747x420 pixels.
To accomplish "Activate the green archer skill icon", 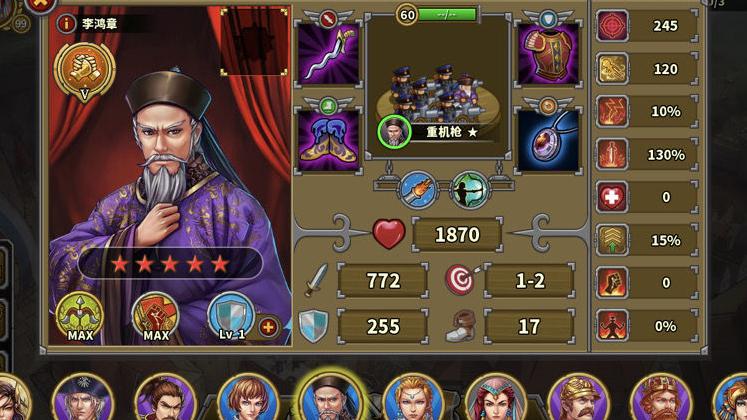I will 469,189.
